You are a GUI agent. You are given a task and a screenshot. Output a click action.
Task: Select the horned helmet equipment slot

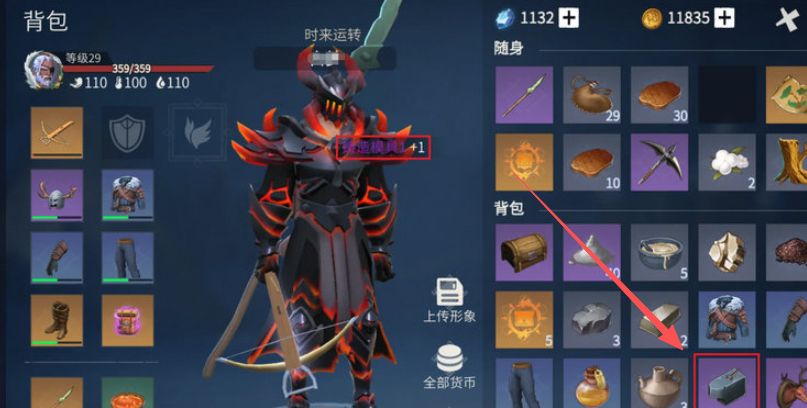point(56,194)
